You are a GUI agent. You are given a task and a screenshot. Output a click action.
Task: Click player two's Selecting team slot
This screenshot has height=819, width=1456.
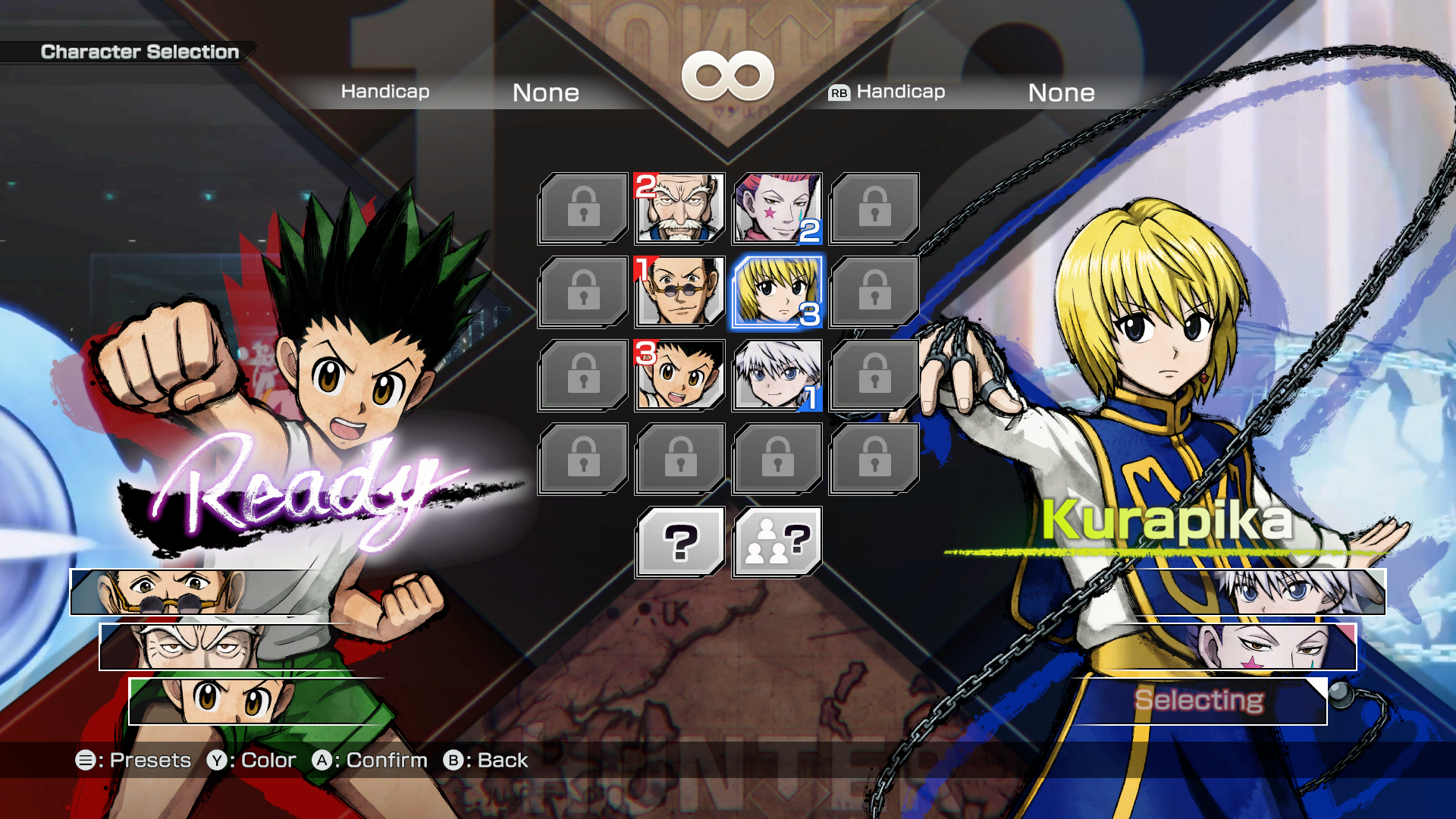1198,701
